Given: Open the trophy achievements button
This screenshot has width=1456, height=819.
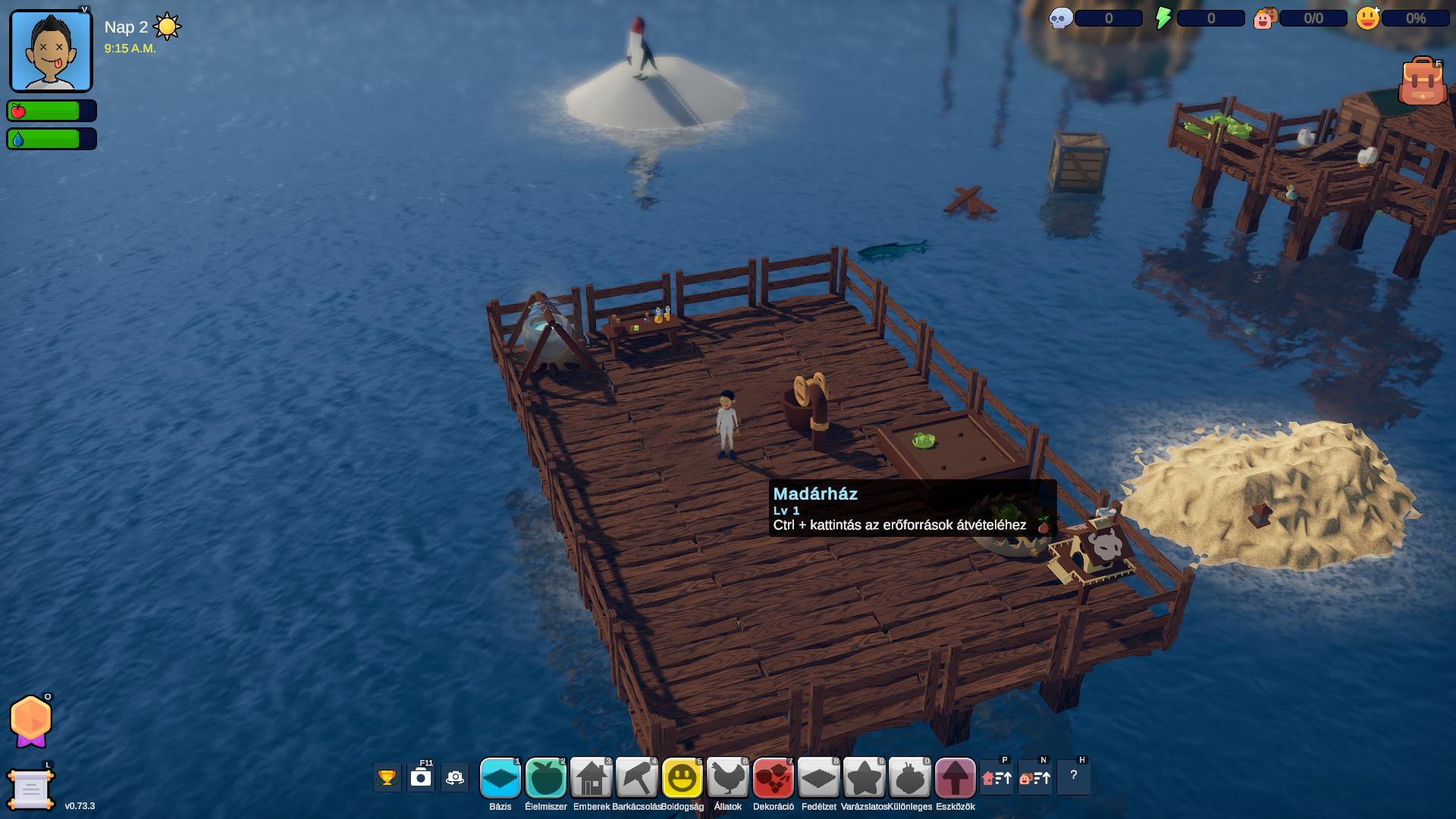Looking at the screenshot, I should coord(387,778).
